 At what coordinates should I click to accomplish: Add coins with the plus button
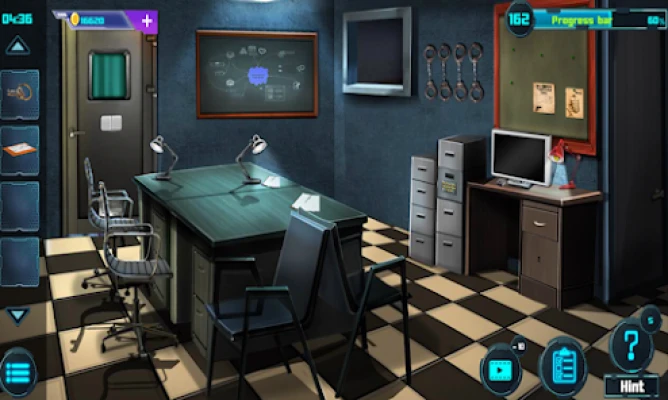click(147, 20)
